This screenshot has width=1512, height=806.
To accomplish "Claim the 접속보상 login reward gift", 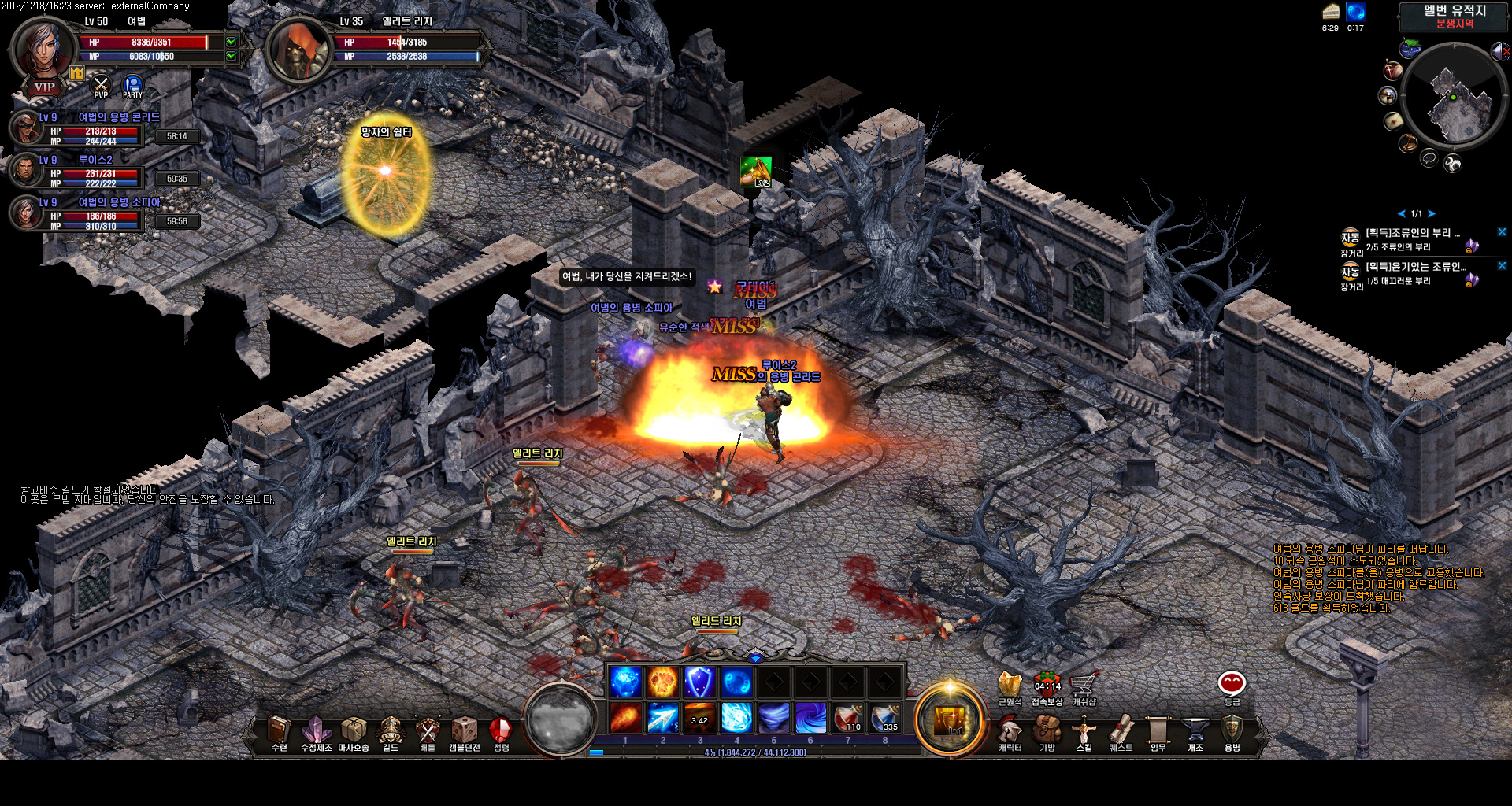I will 1047,685.
